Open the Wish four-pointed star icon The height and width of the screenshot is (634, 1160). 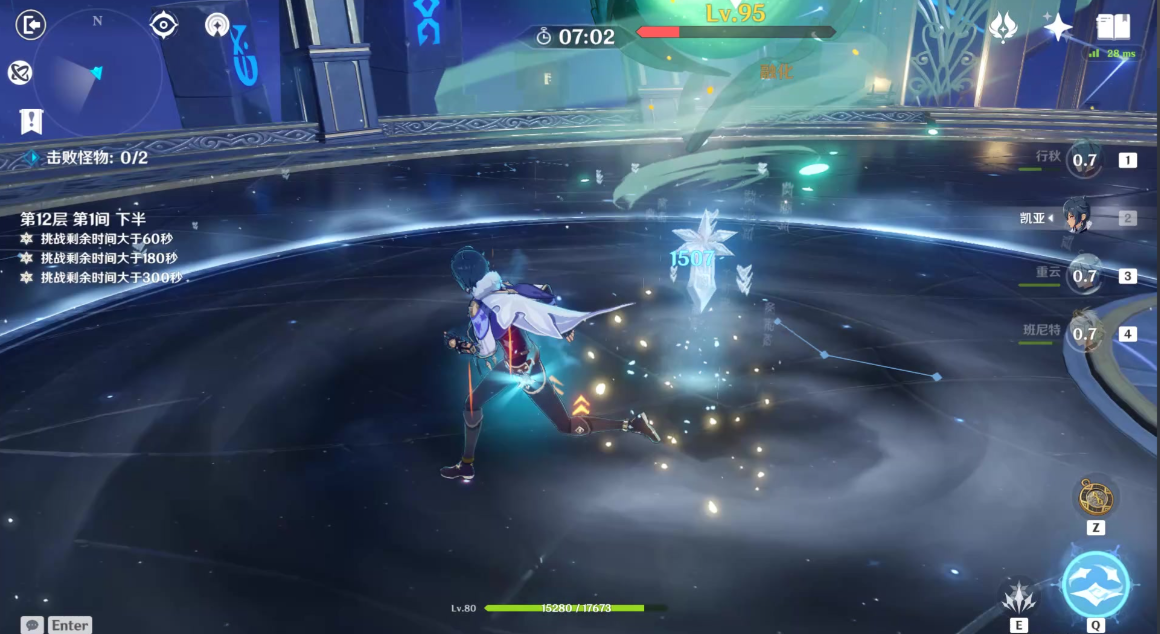(x=1057, y=27)
